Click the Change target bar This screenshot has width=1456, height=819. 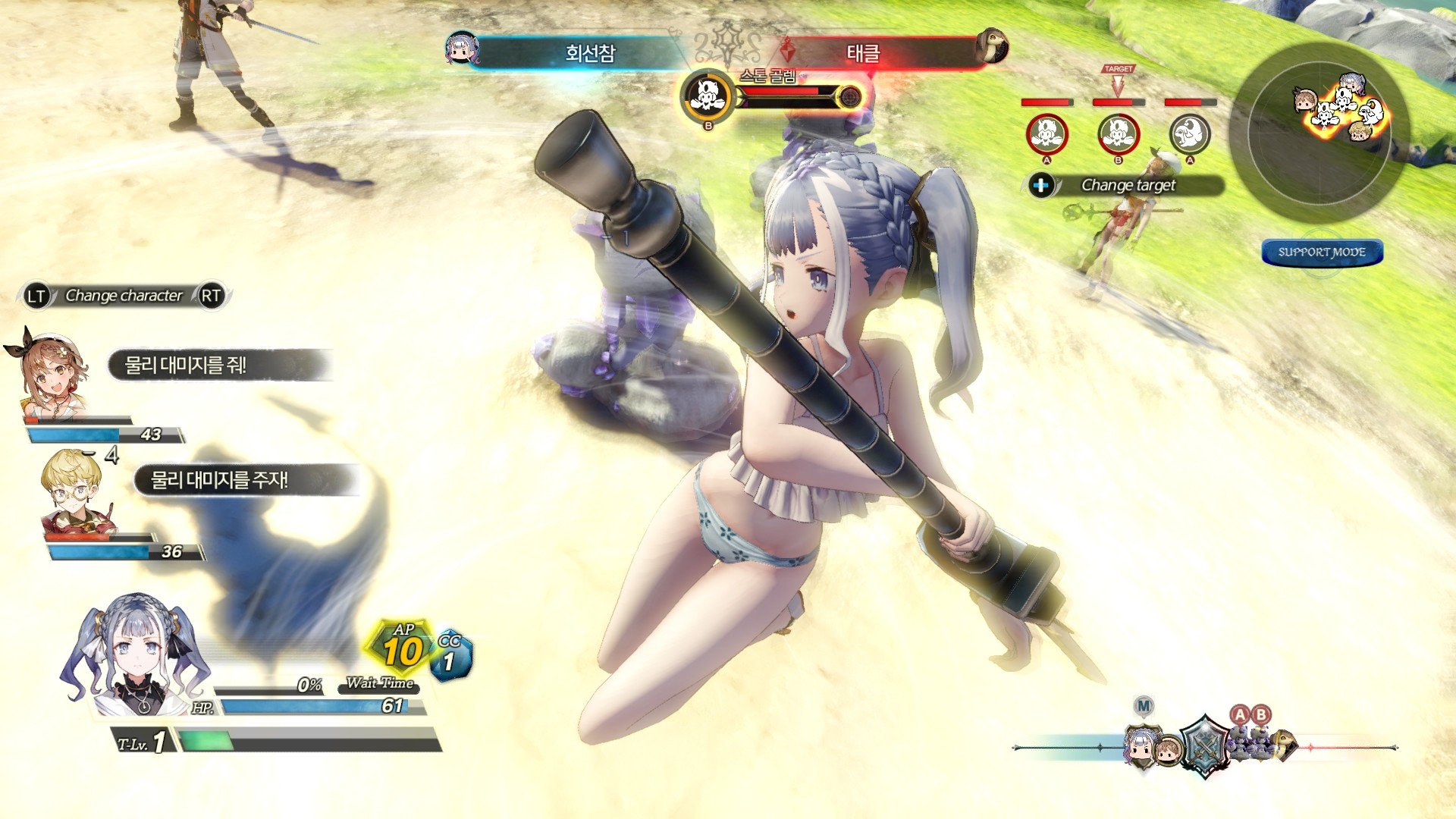click(1128, 186)
